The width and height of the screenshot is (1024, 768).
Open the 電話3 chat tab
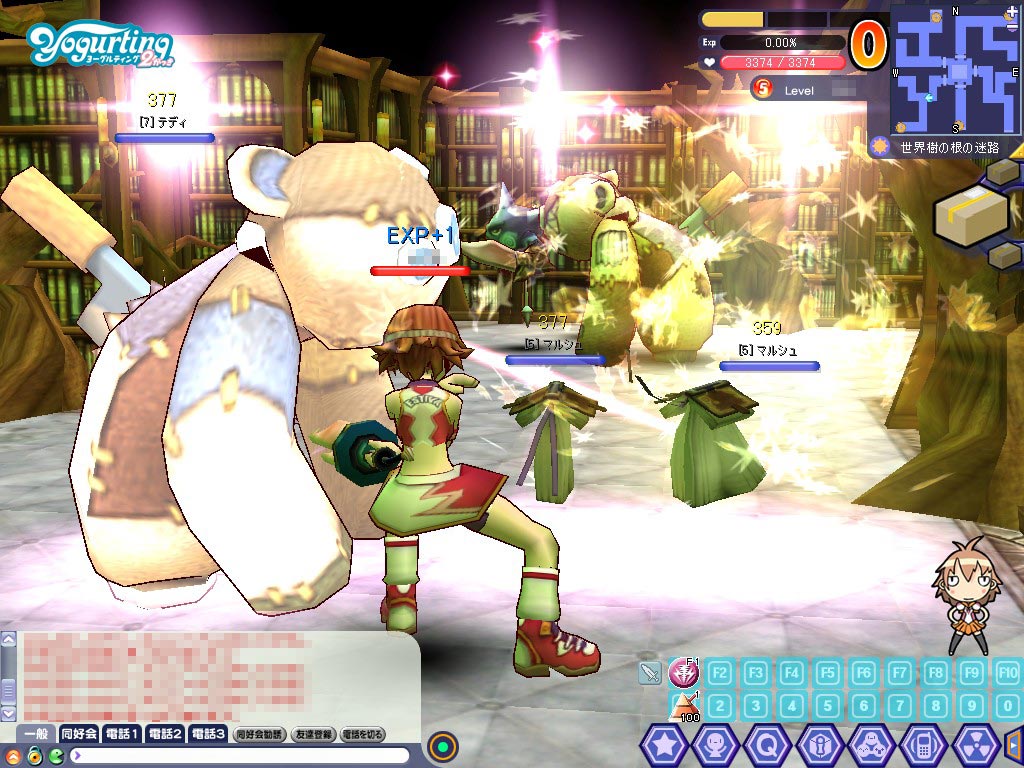pos(208,734)
